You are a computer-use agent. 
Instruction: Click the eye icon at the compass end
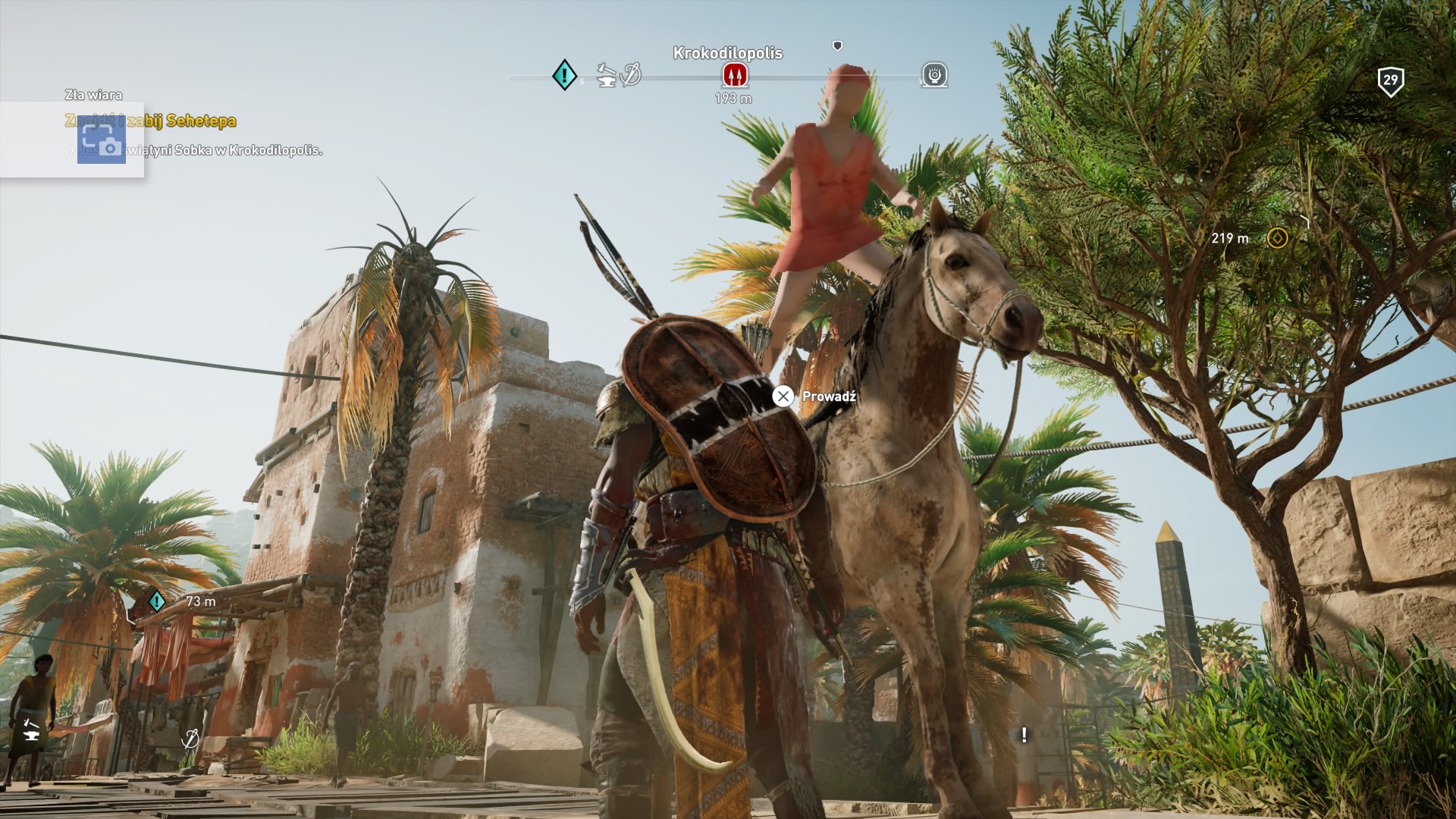click(x=935, y=75)
